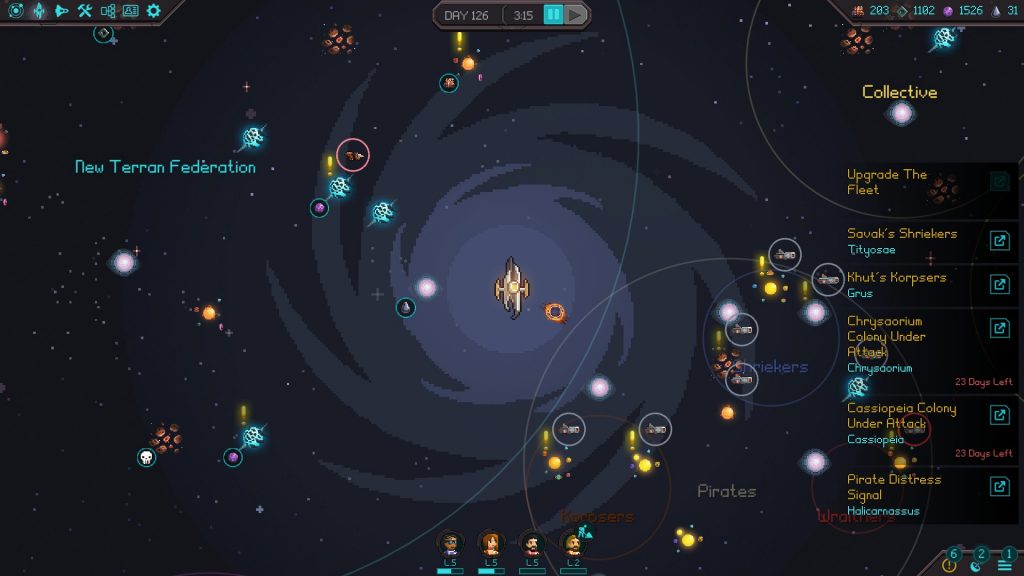Image resolution: width=1024 pixels, height=576 pixels.
Task: Open the crew ID card icon
Action: 131,11
